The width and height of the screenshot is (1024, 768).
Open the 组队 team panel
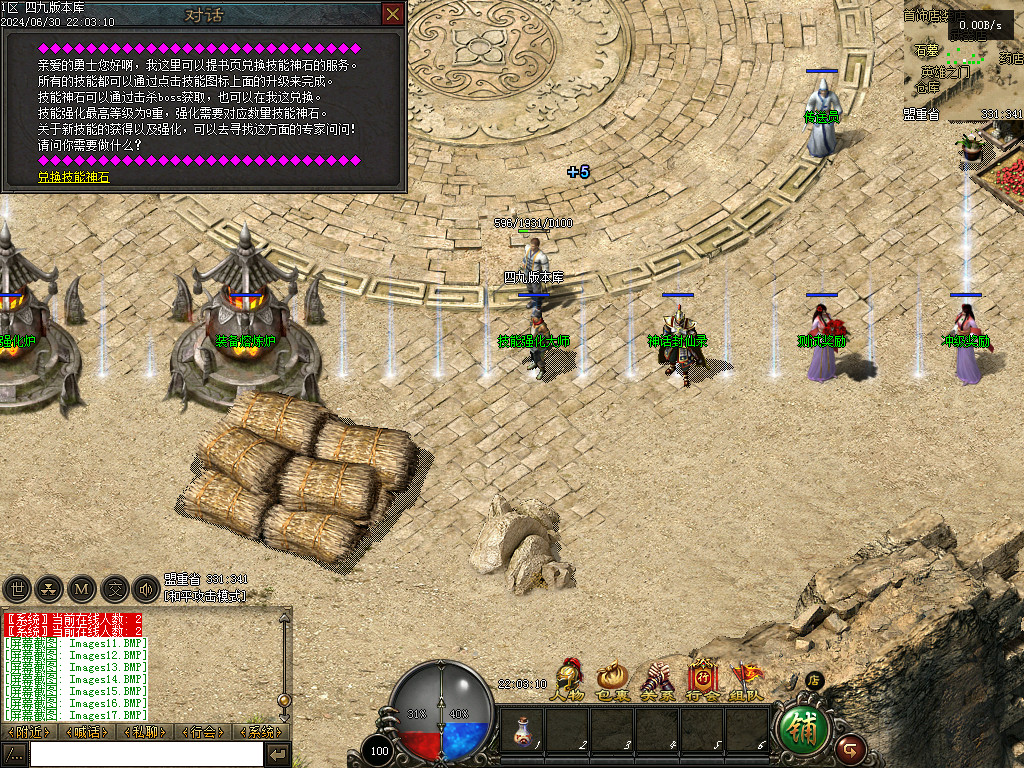pos(746,680)
